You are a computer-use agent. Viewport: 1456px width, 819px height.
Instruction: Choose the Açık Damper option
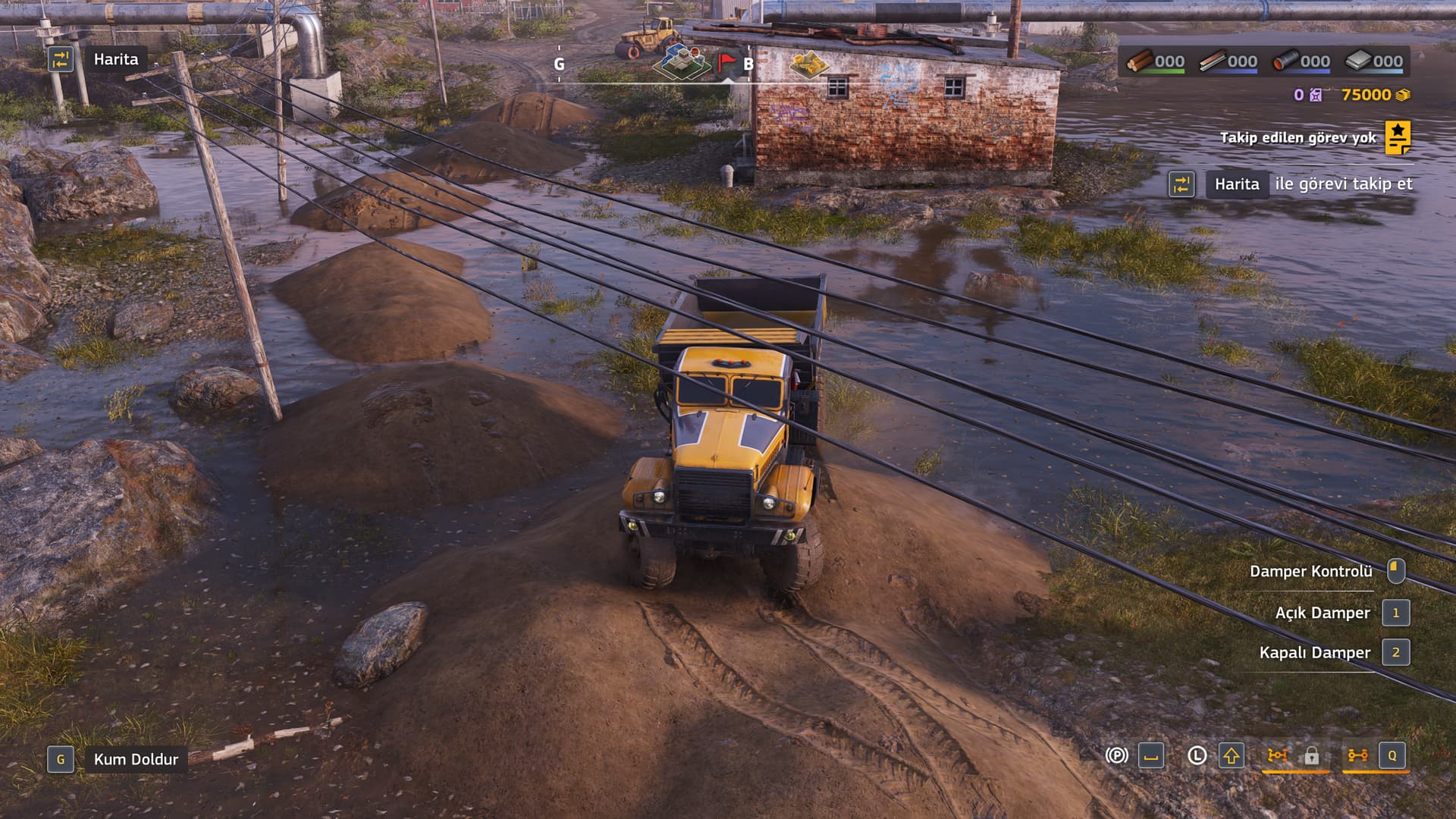click(x=1322, y=613)
